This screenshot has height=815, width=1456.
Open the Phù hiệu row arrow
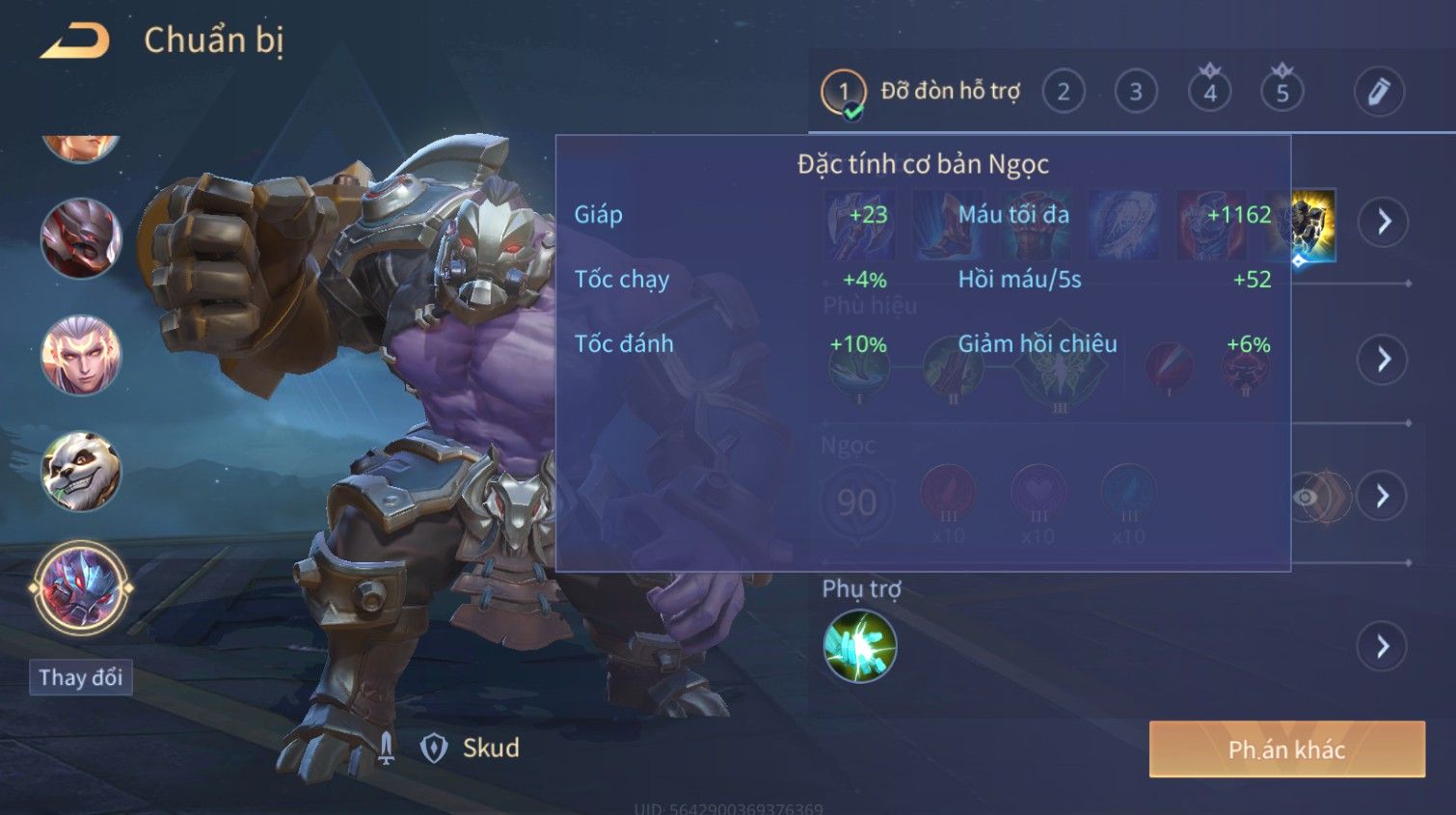tap(1383, 360)
